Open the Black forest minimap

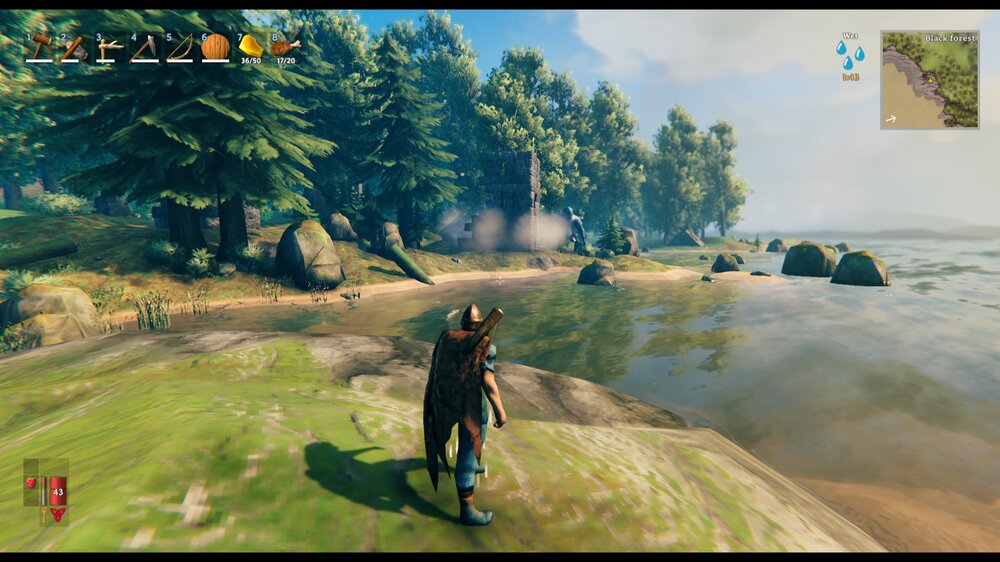pyautogui.click(x=929, y=79)
